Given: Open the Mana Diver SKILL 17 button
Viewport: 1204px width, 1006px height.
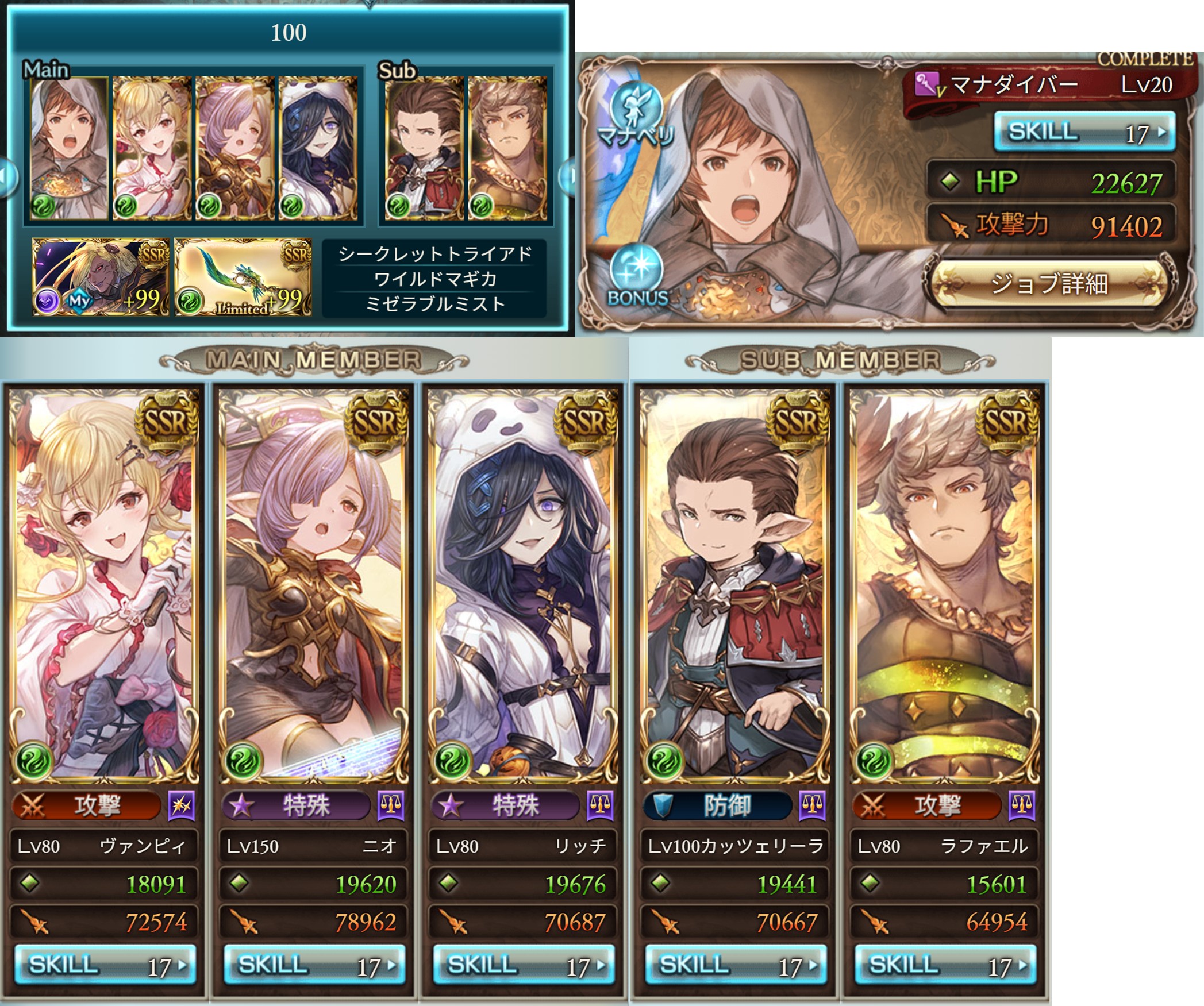Looking at the screenshot, I should (1084, 132).
